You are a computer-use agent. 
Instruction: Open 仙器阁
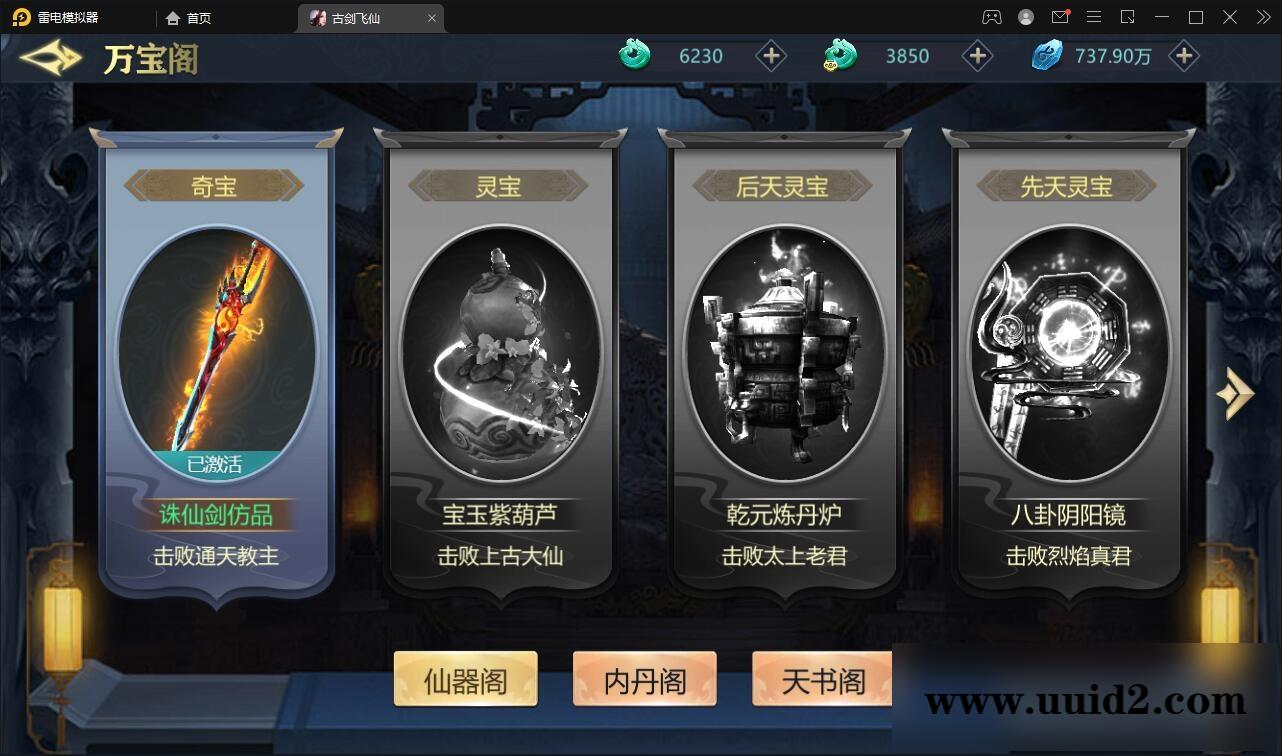point(465,679)
